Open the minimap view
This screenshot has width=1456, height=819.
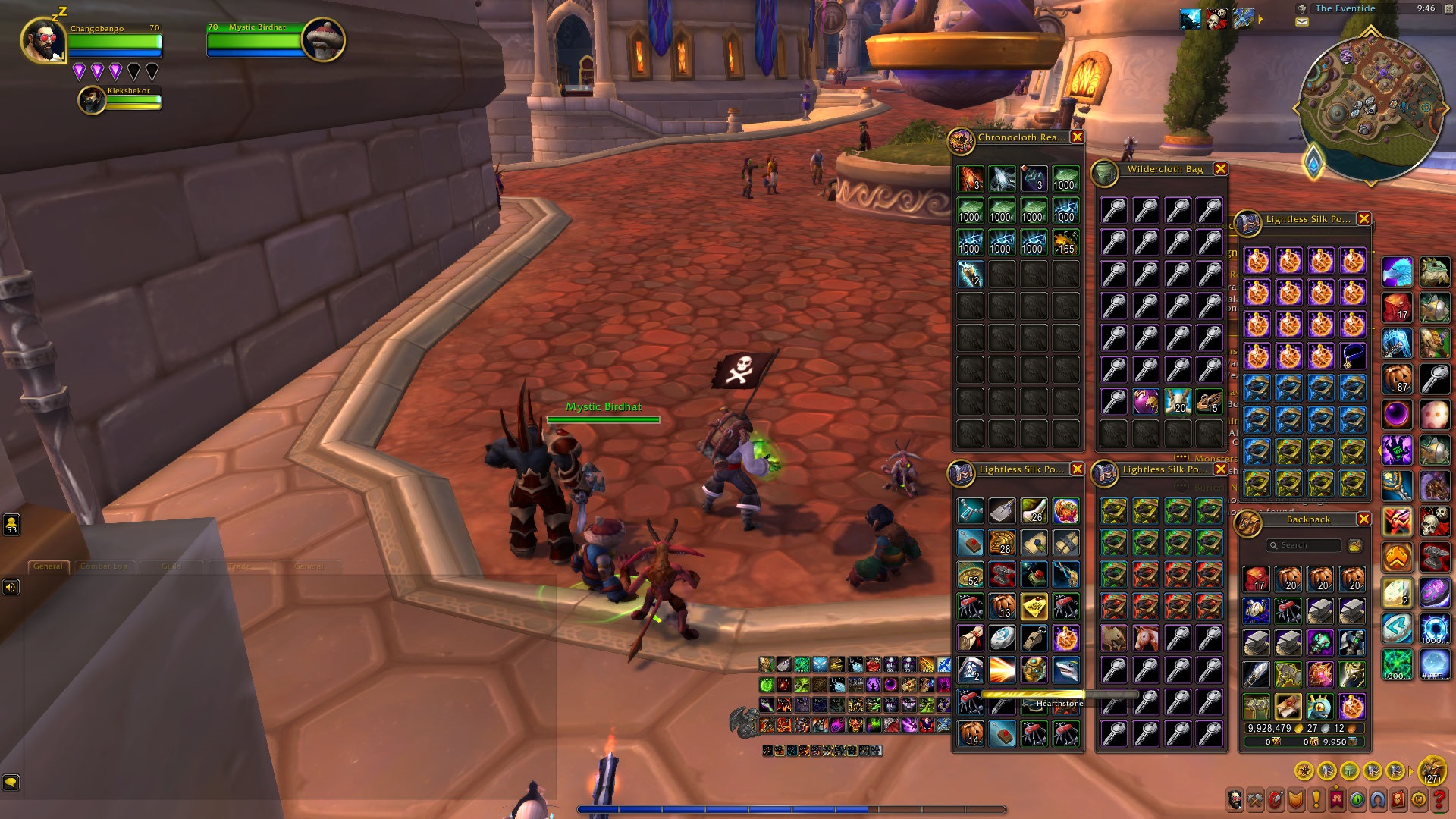tap(1370, 108)
